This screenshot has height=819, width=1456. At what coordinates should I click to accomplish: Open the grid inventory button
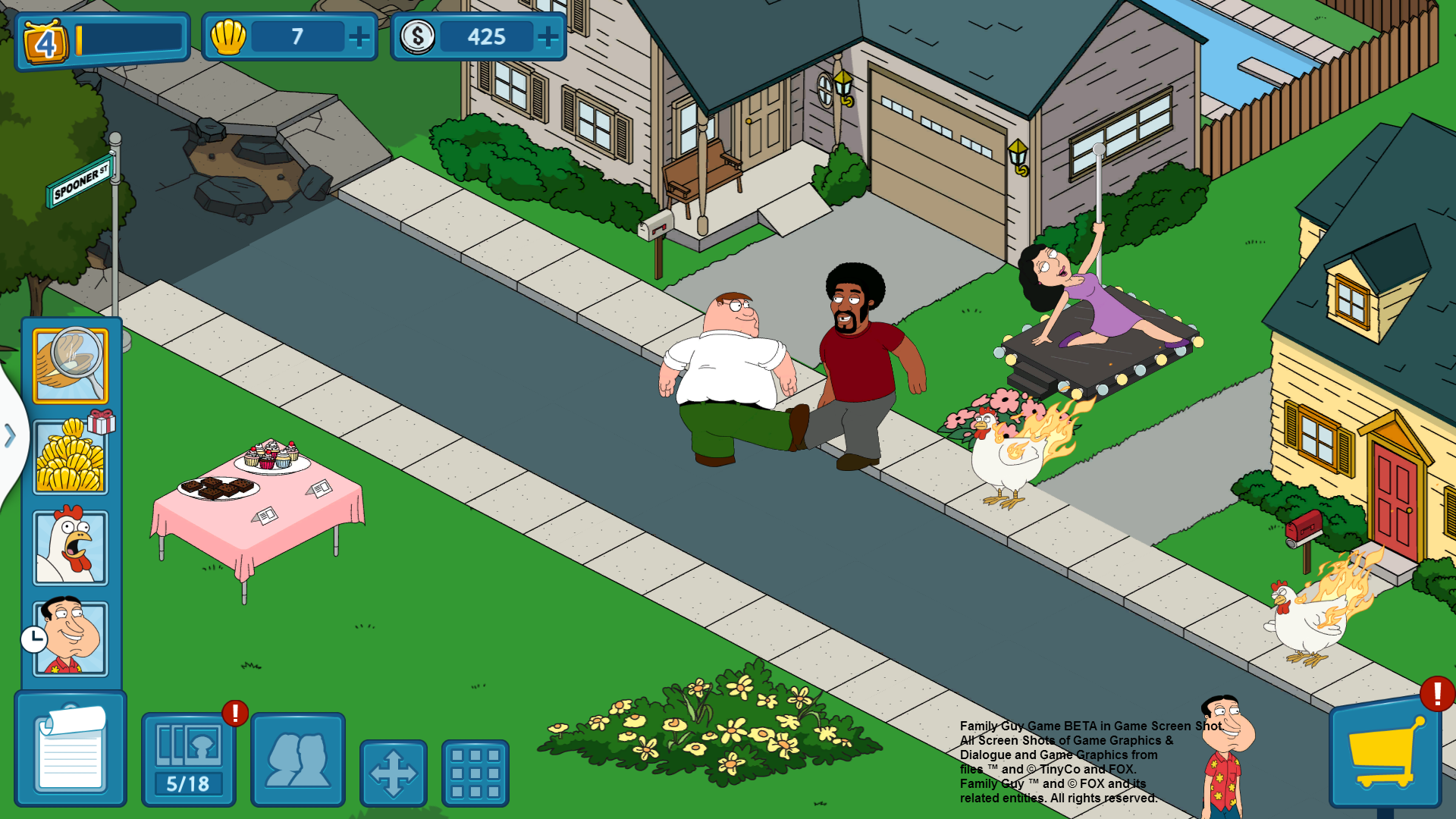475,773
